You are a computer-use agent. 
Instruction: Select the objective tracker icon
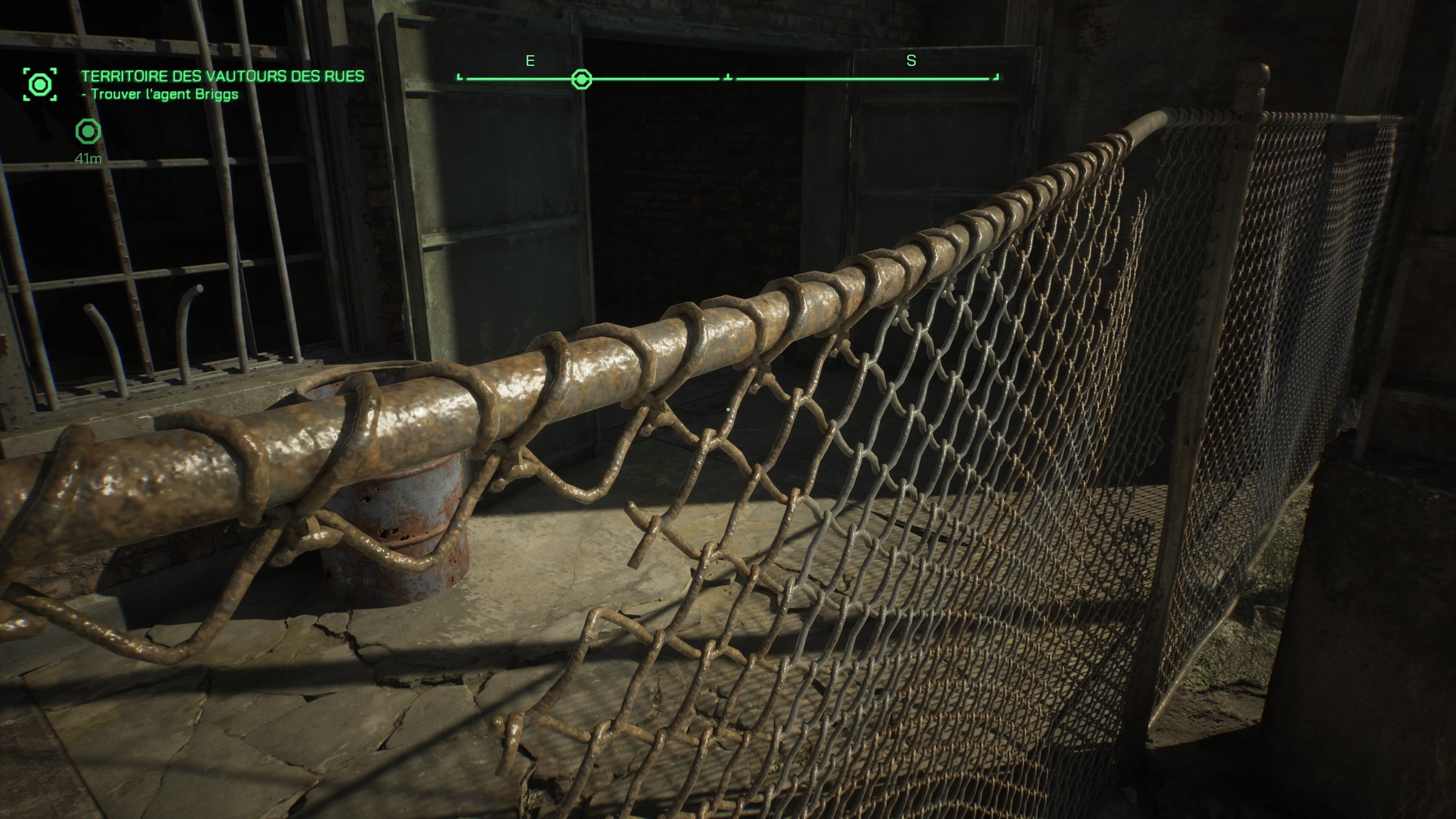(39, 85)
